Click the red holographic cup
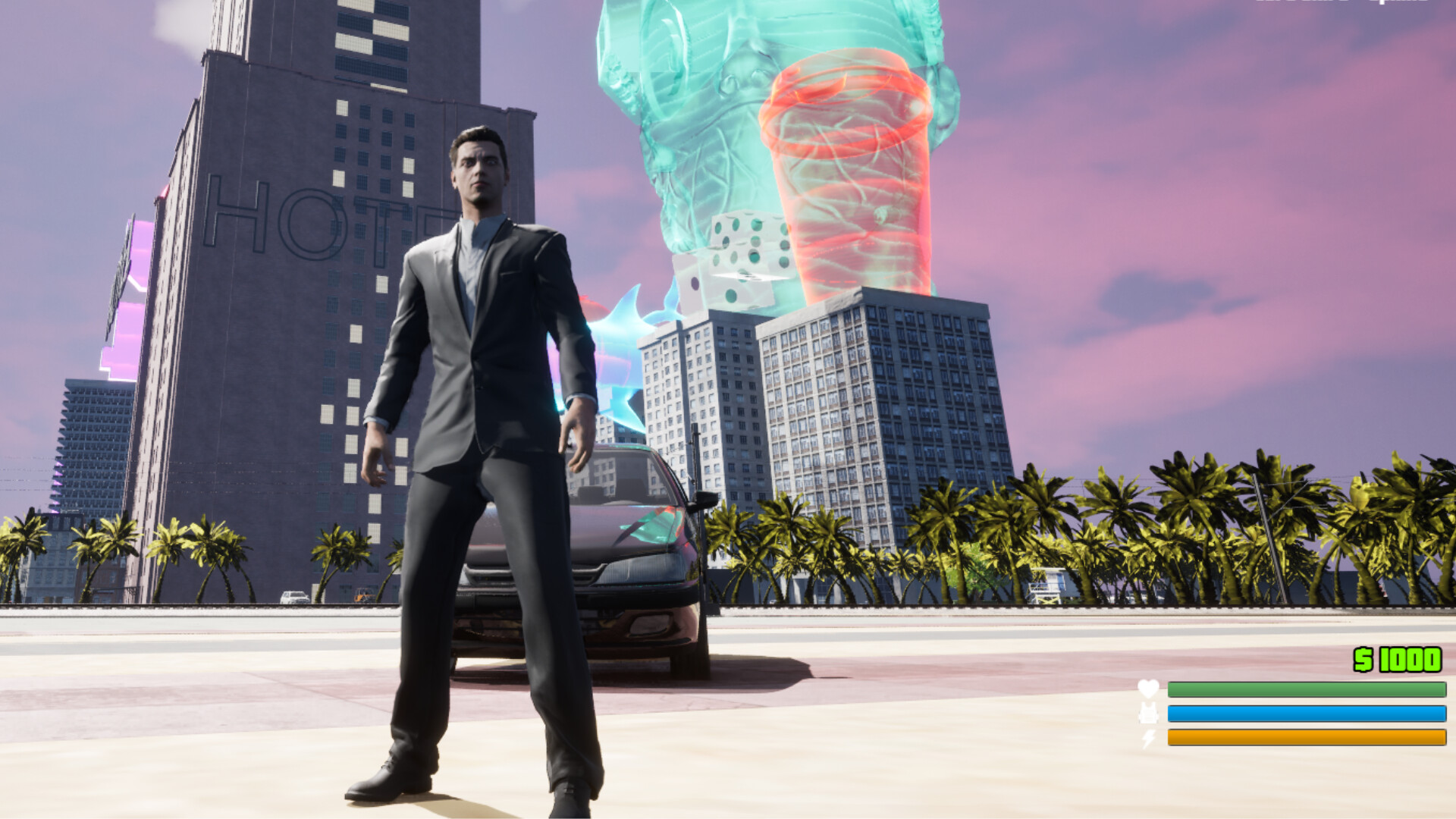Screen dimensions: 1456x819 (849, 167)
